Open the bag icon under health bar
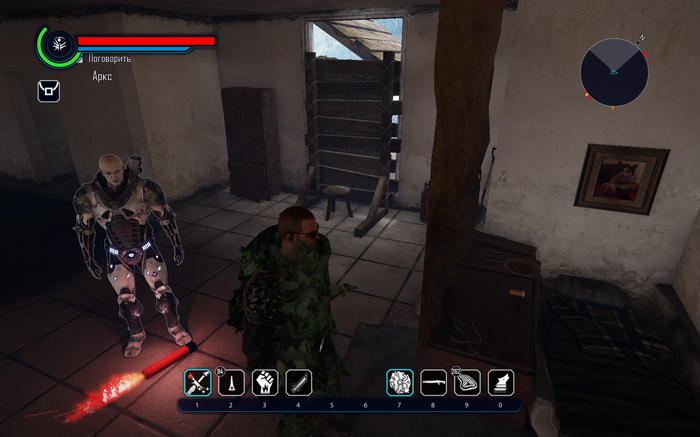The height and width of the screenshot is (437, 700). [48, 91]
